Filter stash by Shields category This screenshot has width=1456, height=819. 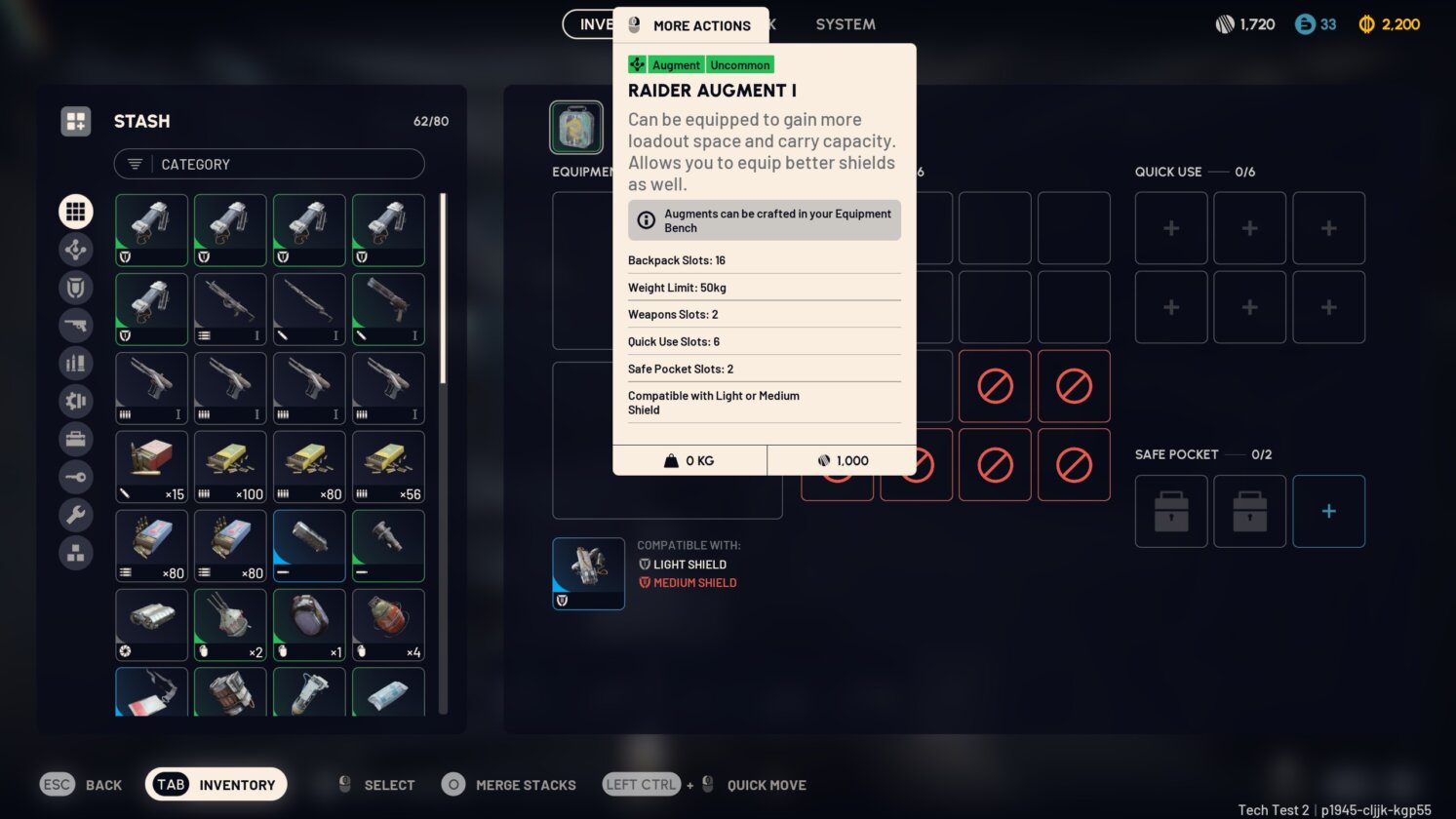pyautogui.click(x=76, y=288)
